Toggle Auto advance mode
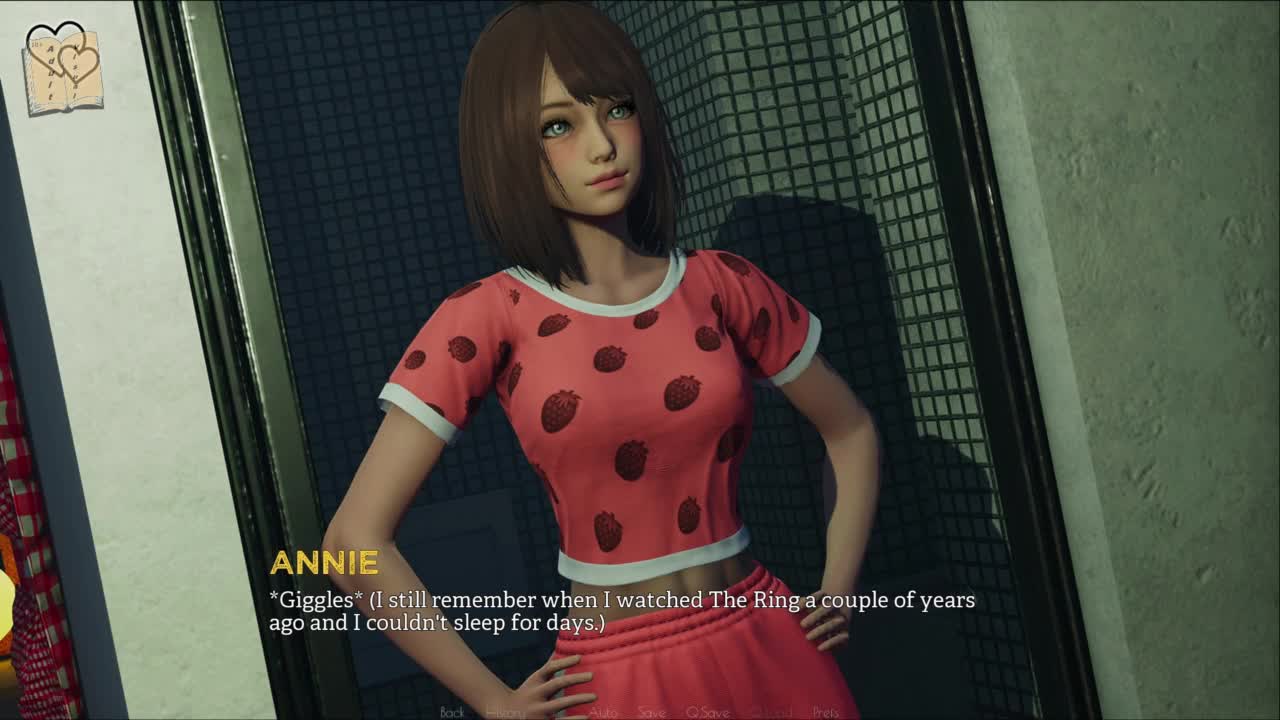Screen dimensions: 1280x720 pyautogui.click(x=603, y=712)
